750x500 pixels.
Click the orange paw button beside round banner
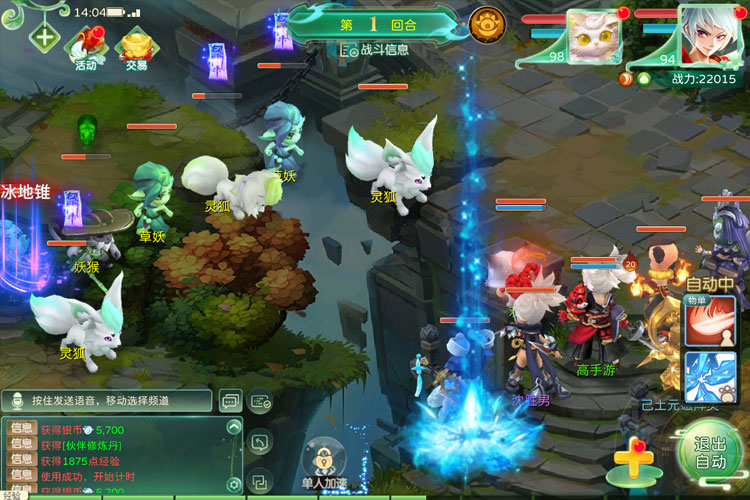[487, 23]
